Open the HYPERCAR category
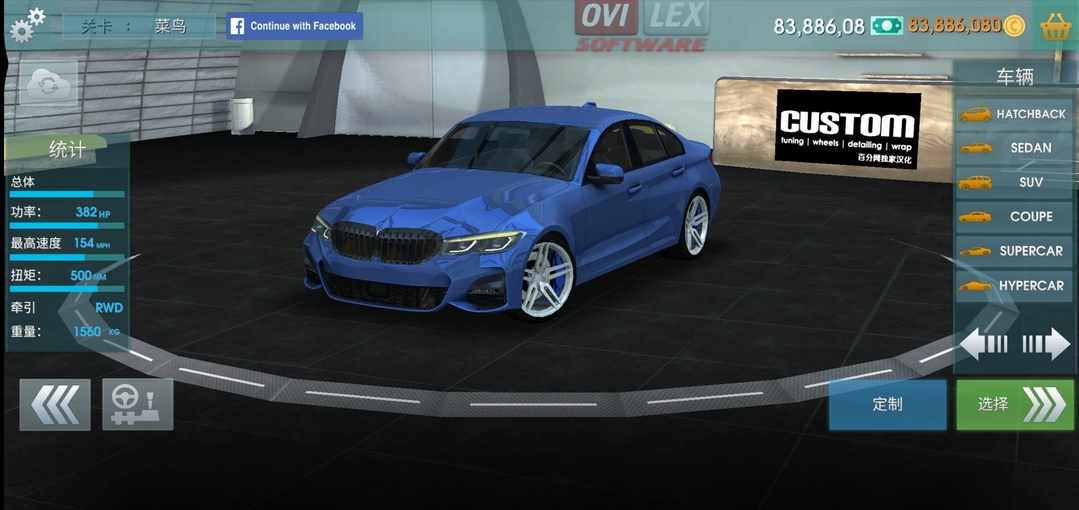Viewport: 1079px width, 510px height. point(1014,286)
